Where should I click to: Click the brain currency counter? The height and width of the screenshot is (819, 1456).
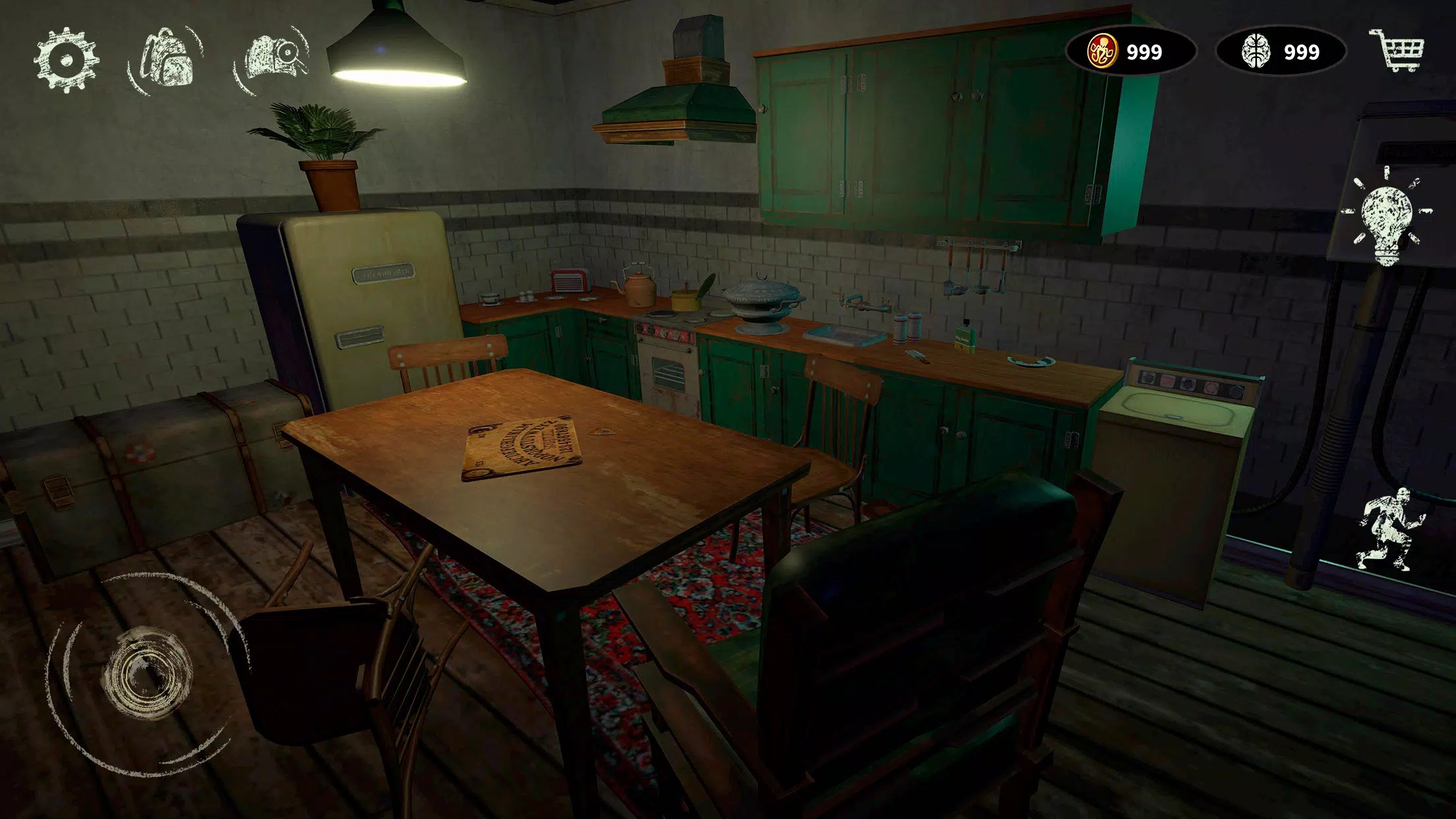[1280, 51]
